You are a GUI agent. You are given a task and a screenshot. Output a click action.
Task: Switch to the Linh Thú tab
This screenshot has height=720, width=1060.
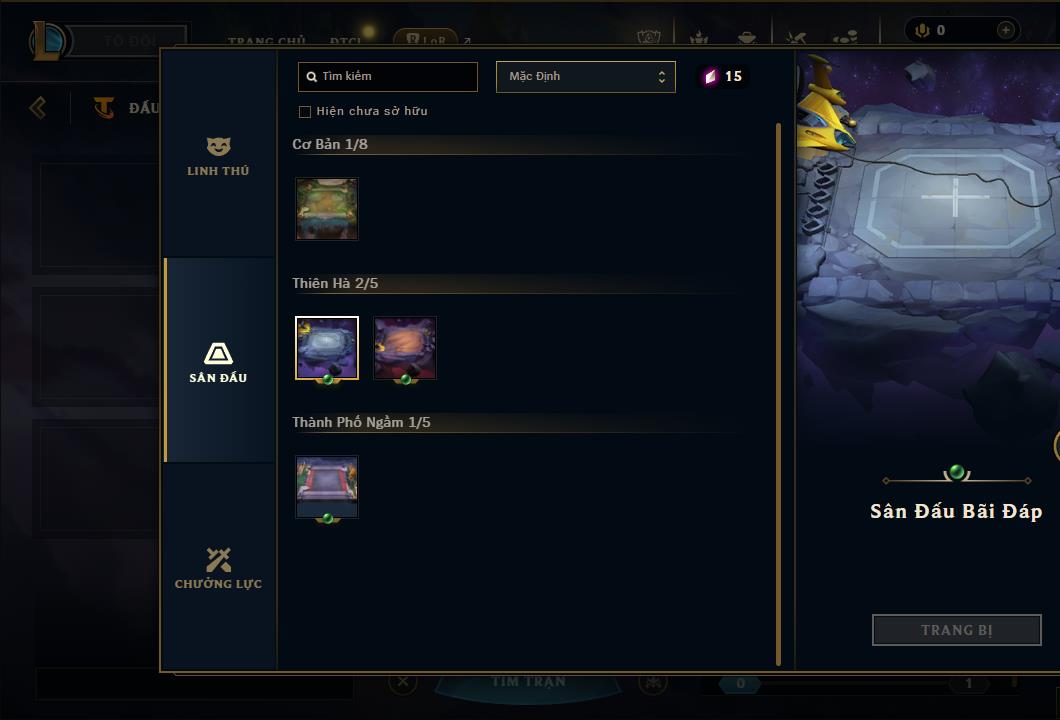click(x=218, y=157)
